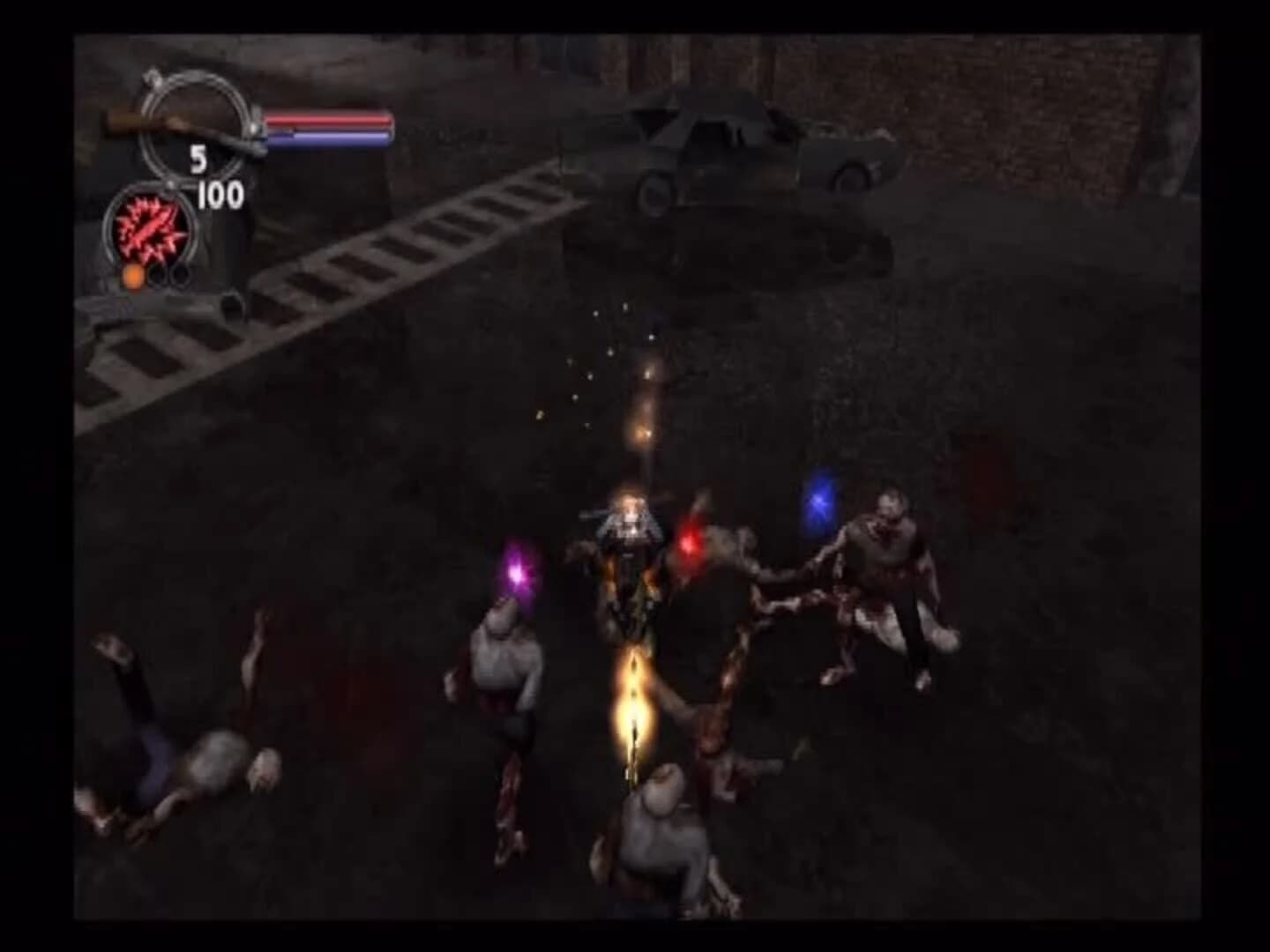The height and width of the screenshot is (952, 1270).
Task: Click the blue glowing orb near the zombie
Action: pos(819,502)
